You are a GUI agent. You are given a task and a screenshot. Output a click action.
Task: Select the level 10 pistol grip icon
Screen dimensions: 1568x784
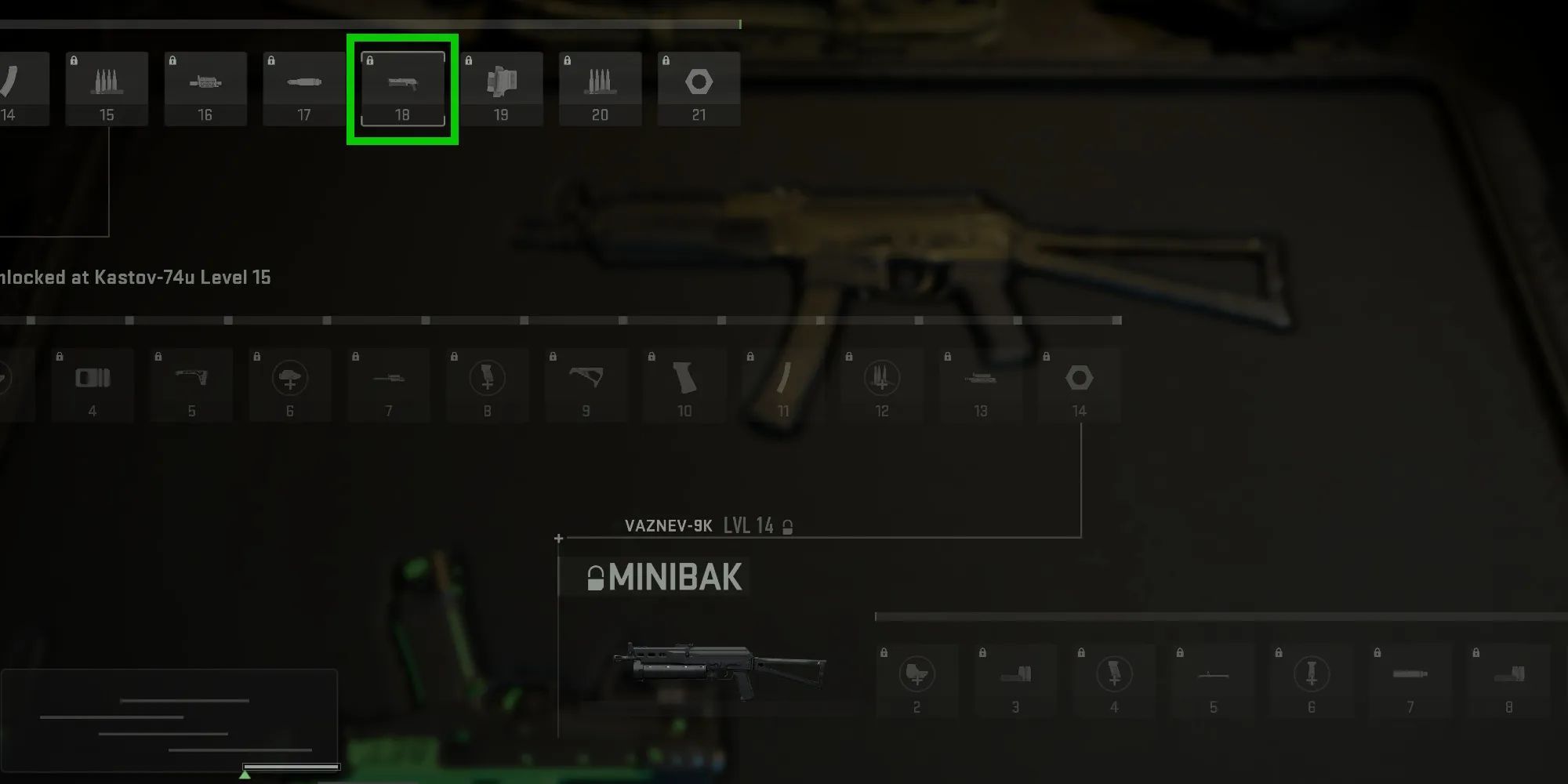(x=684, y=384)
